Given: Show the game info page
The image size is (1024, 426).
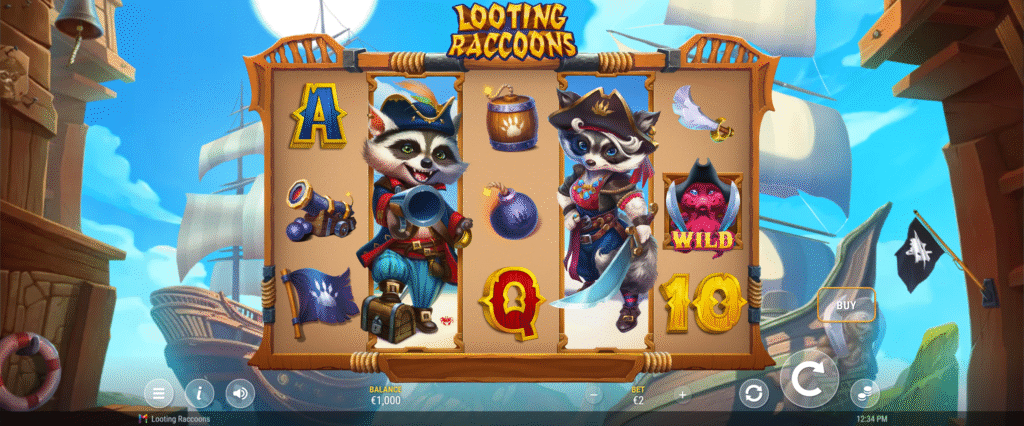Looking at the screenshot, I should tap(200, 392).
